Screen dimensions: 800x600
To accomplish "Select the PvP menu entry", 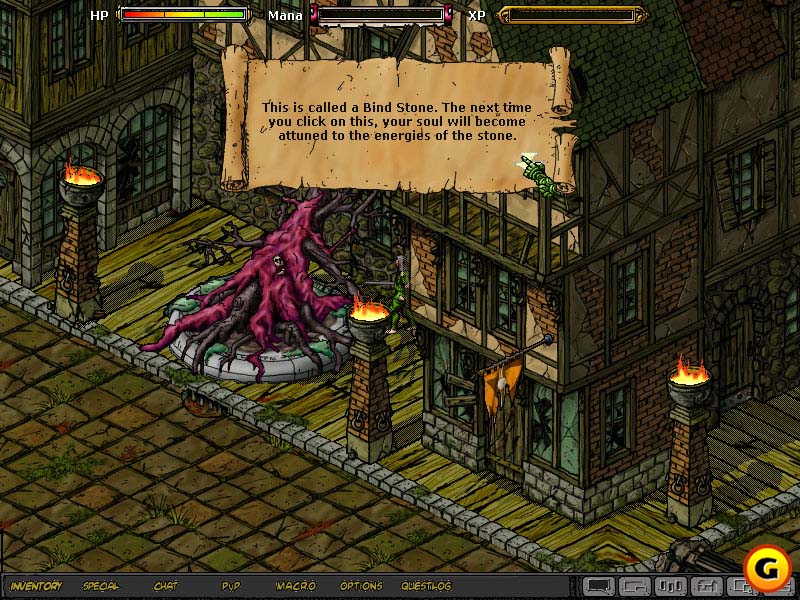I will coord(231,586).
